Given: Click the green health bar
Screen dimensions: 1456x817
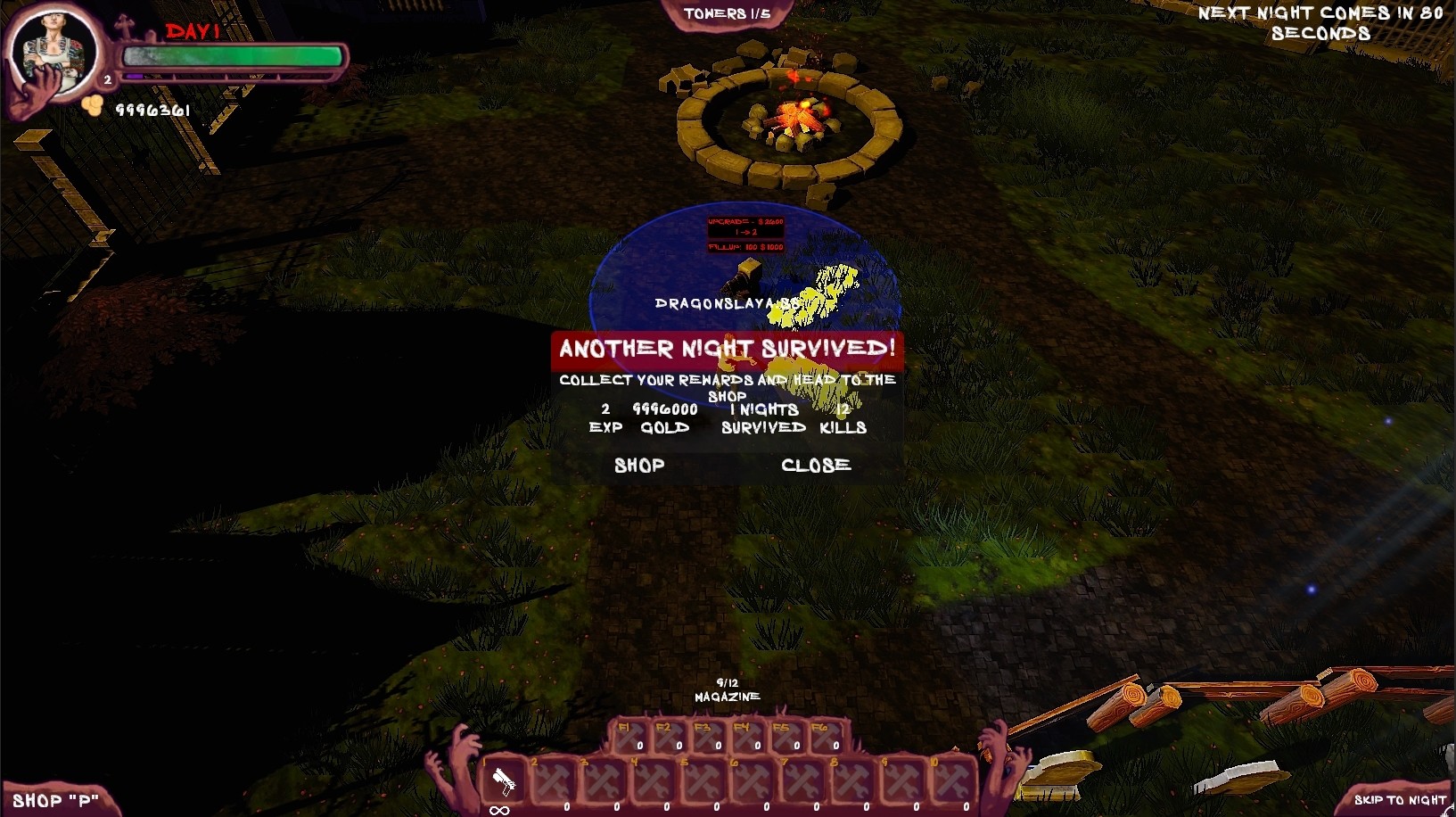Looking at the screenshot, I should 230,55.
